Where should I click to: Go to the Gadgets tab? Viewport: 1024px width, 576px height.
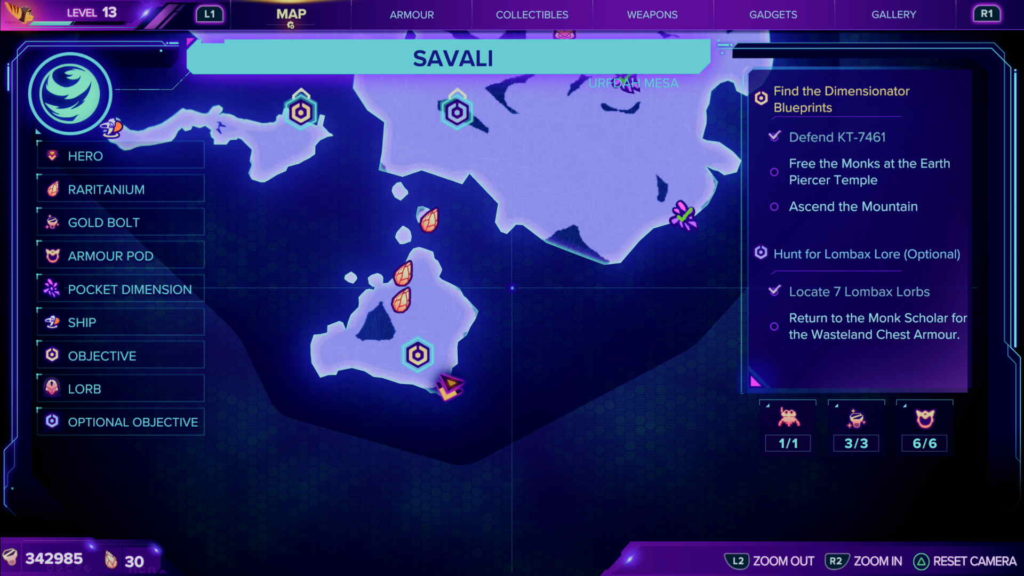773,15
